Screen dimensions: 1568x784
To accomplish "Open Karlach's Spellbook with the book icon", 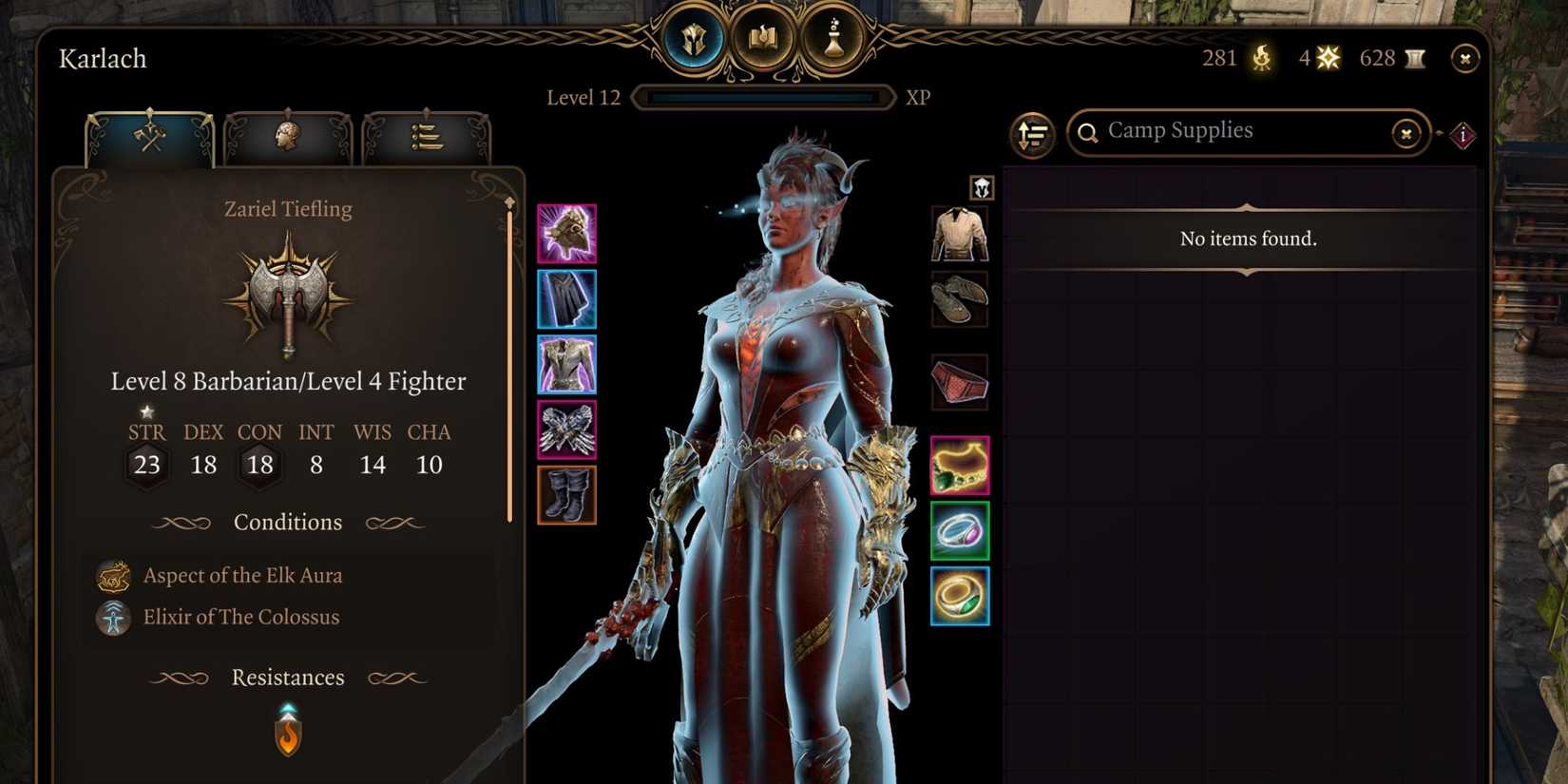I will [765, 38].
